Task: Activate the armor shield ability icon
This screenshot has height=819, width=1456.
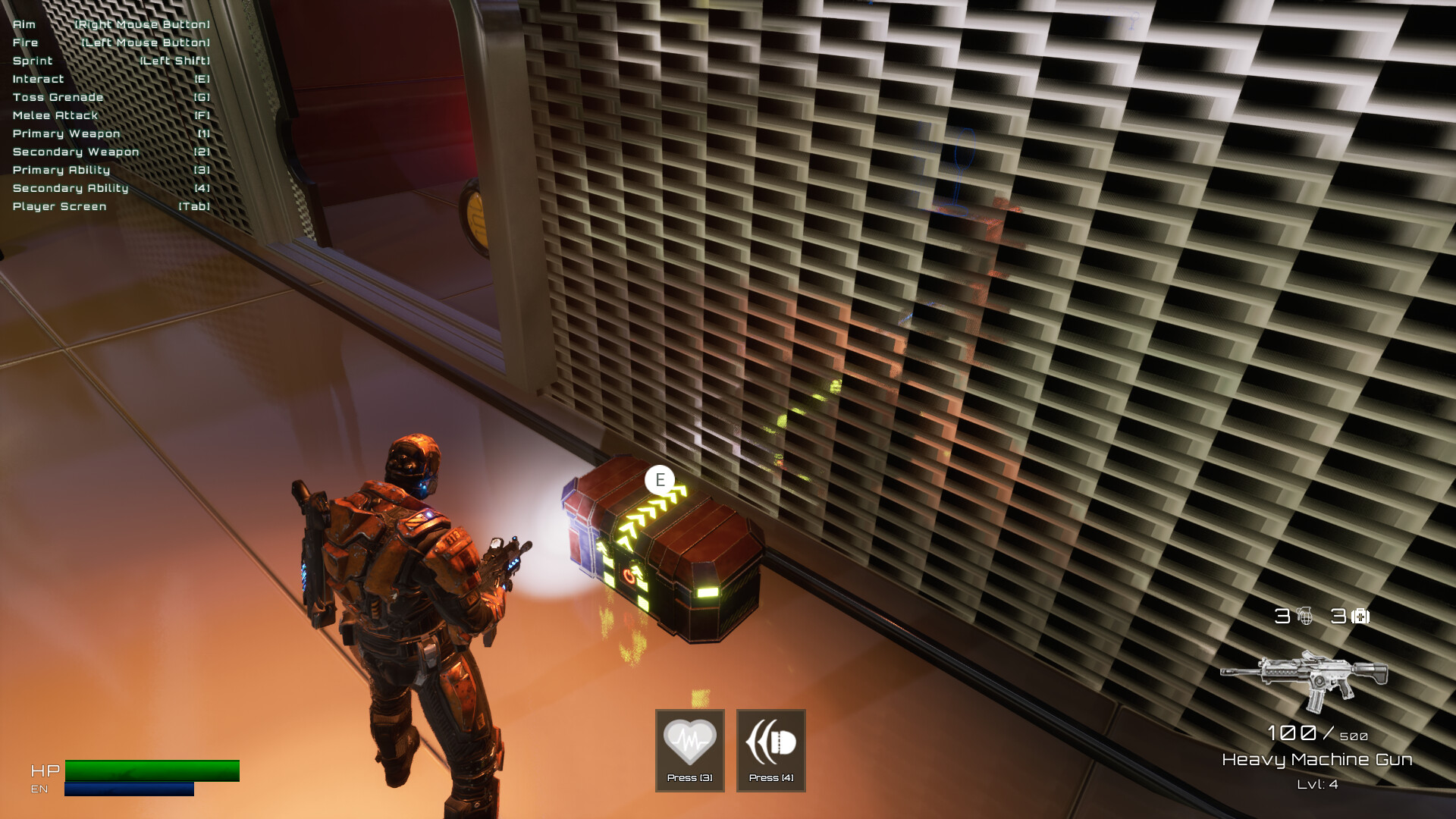Action: coord(770,739)
